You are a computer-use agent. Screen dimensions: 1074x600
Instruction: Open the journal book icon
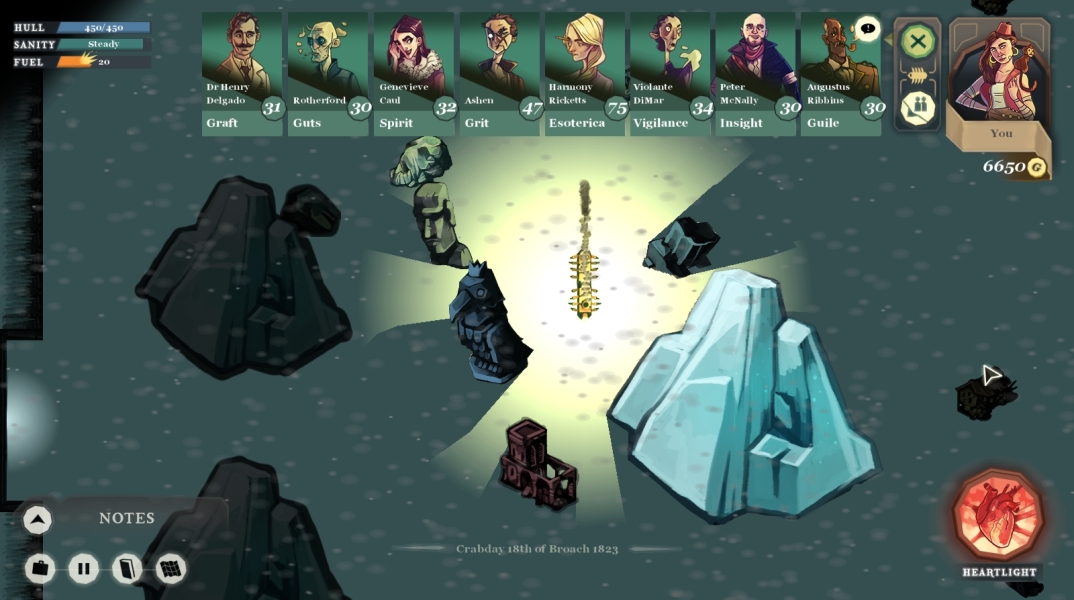[127, 569]
